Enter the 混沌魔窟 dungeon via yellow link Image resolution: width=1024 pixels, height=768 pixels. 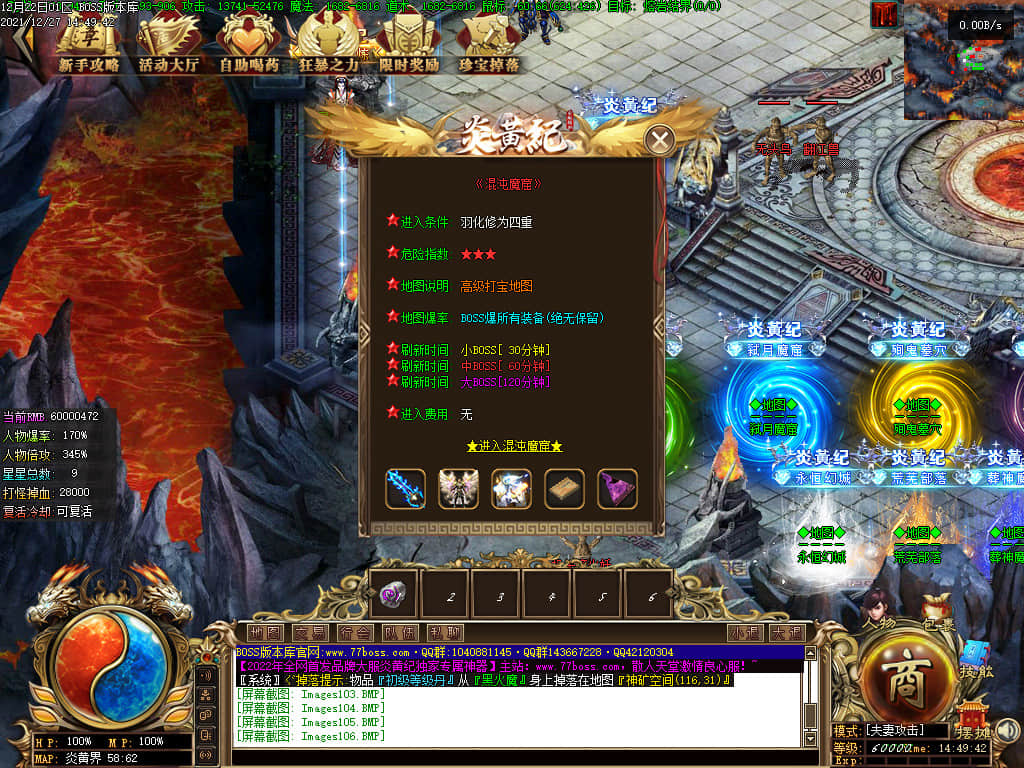pyautogui.click(x=514, y=446)
